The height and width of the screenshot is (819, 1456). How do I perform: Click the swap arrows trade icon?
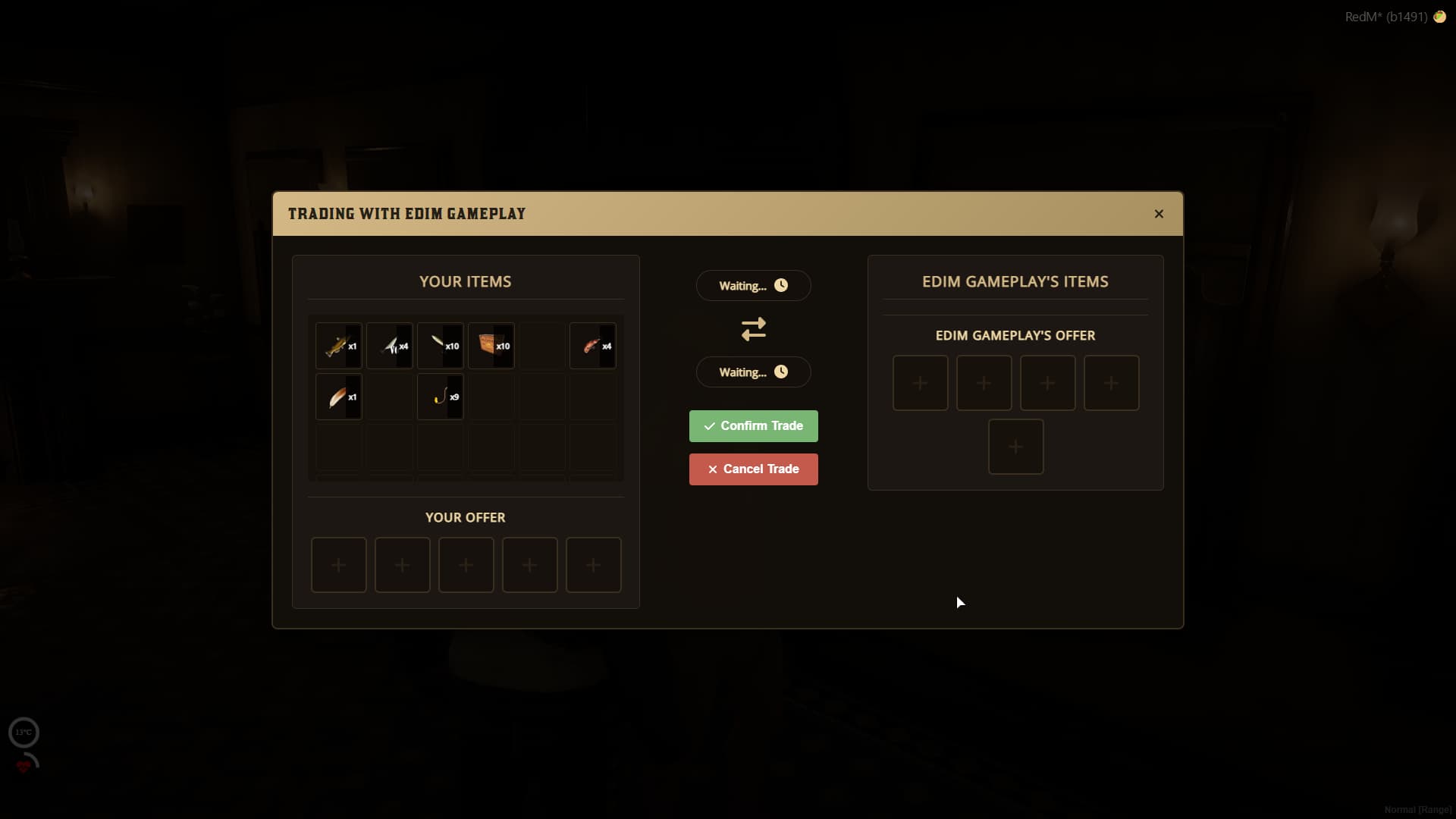click(x=753, y=328)
